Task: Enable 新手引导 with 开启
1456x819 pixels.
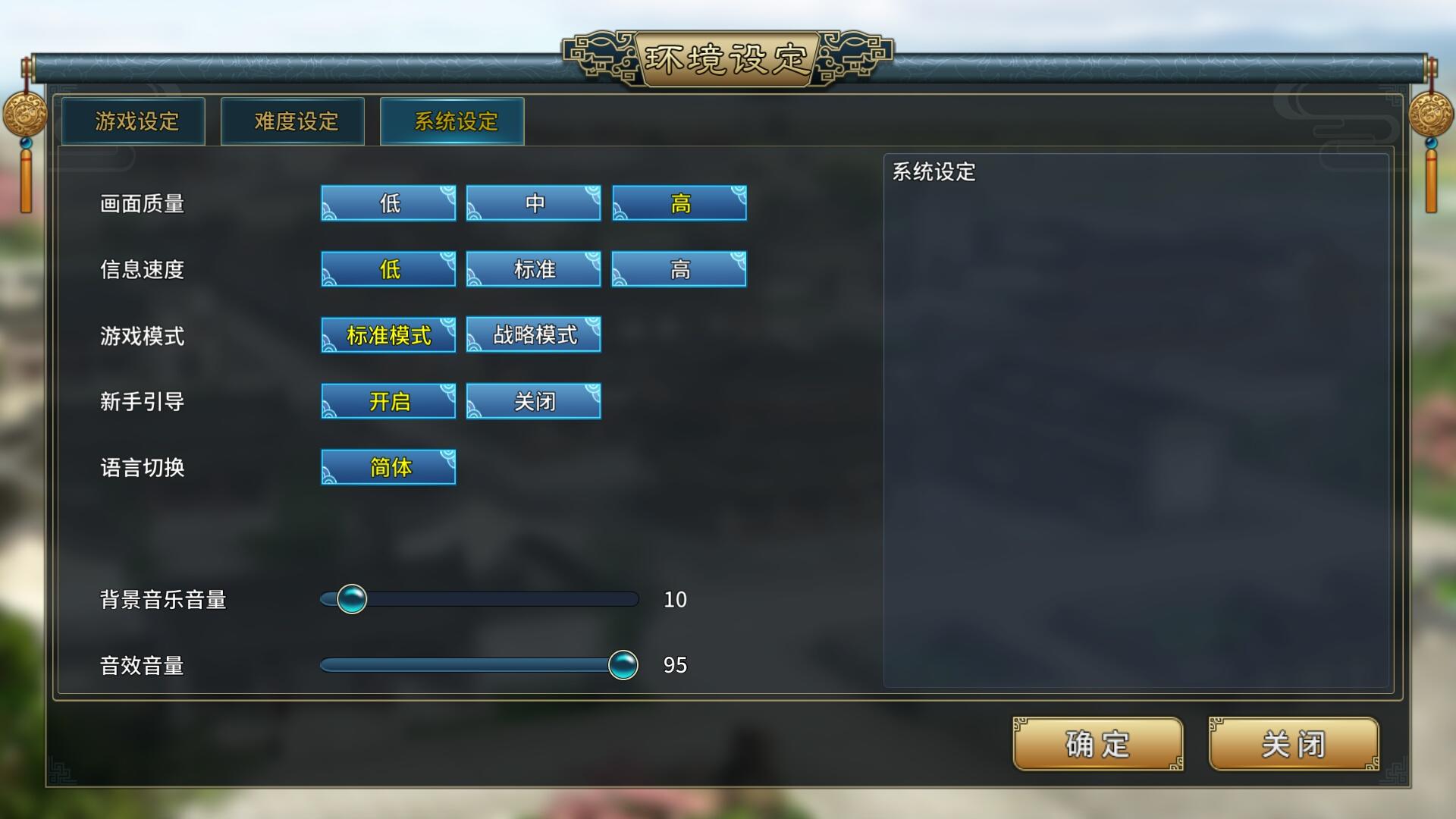Action: 388,400
